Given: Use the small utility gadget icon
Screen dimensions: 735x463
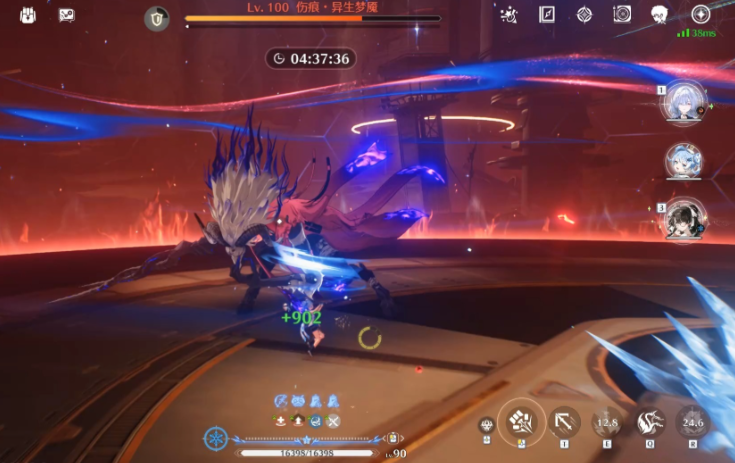Looking at the screenshot, I should click(487, 425).
